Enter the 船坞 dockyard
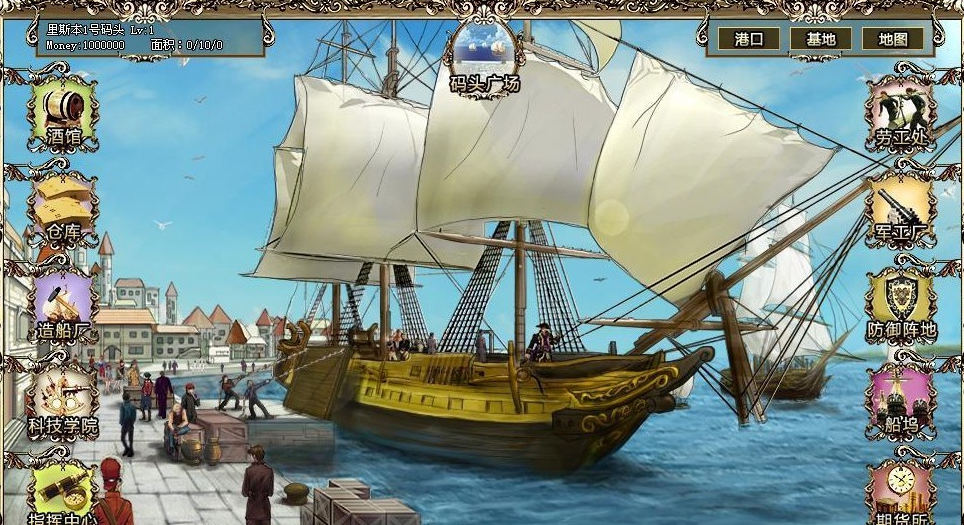Image resolution: width=964 pixels, height=525 pixels. pyautogui.click(x=901, y=395)
